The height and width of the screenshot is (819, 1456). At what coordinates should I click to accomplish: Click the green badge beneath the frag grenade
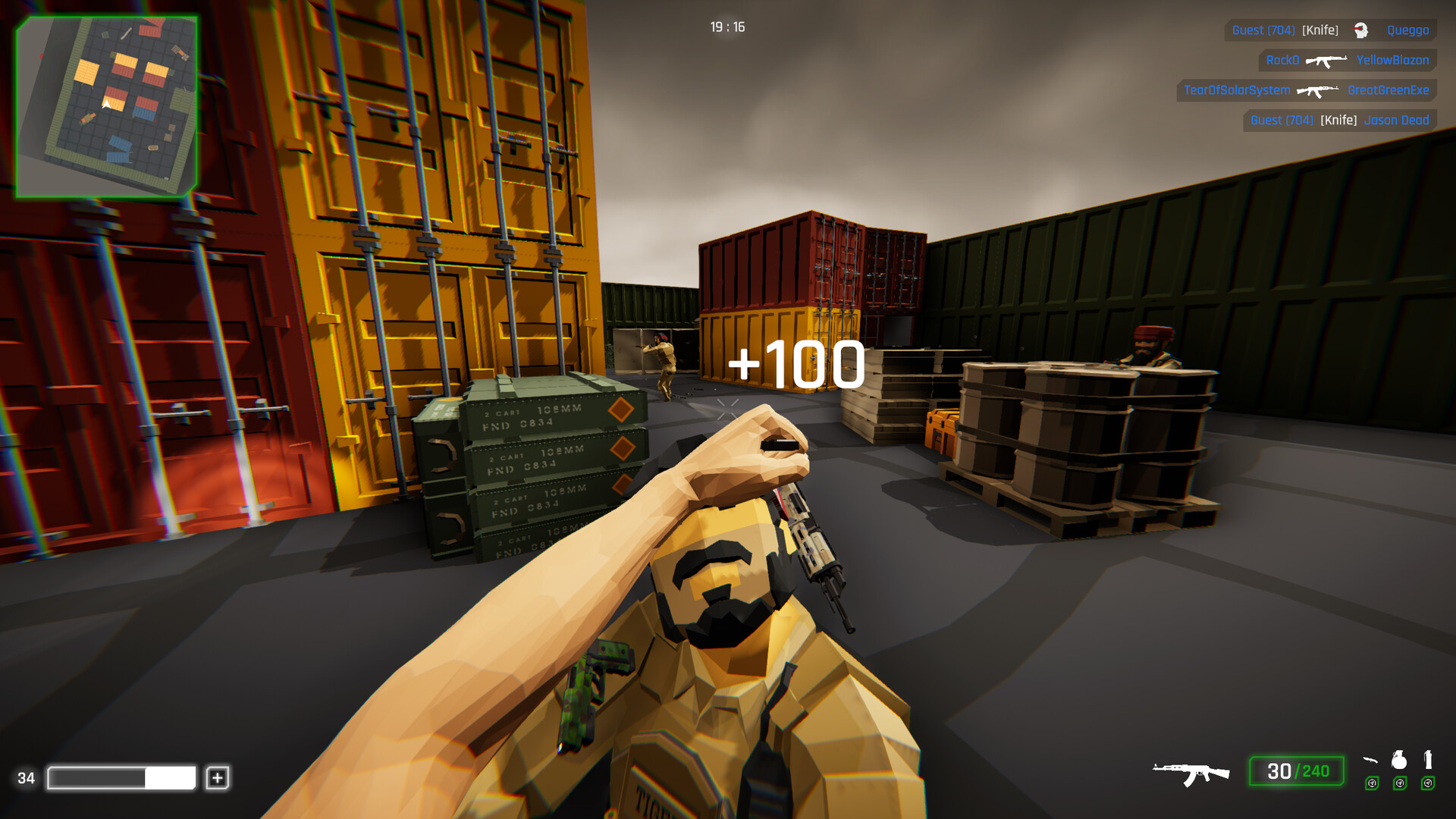point(1400,783)
